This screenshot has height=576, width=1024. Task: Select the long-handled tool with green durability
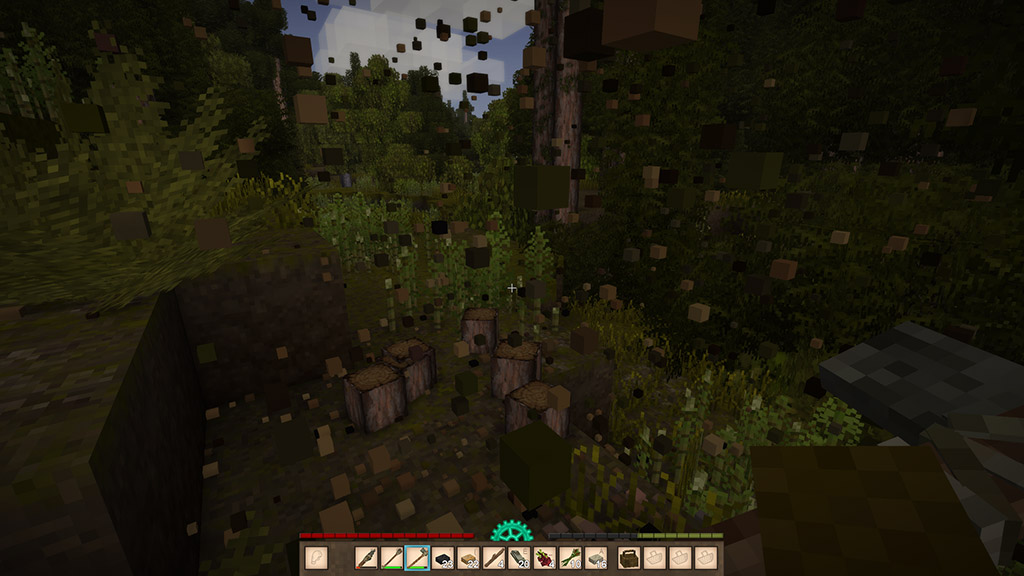pos(392,558)
